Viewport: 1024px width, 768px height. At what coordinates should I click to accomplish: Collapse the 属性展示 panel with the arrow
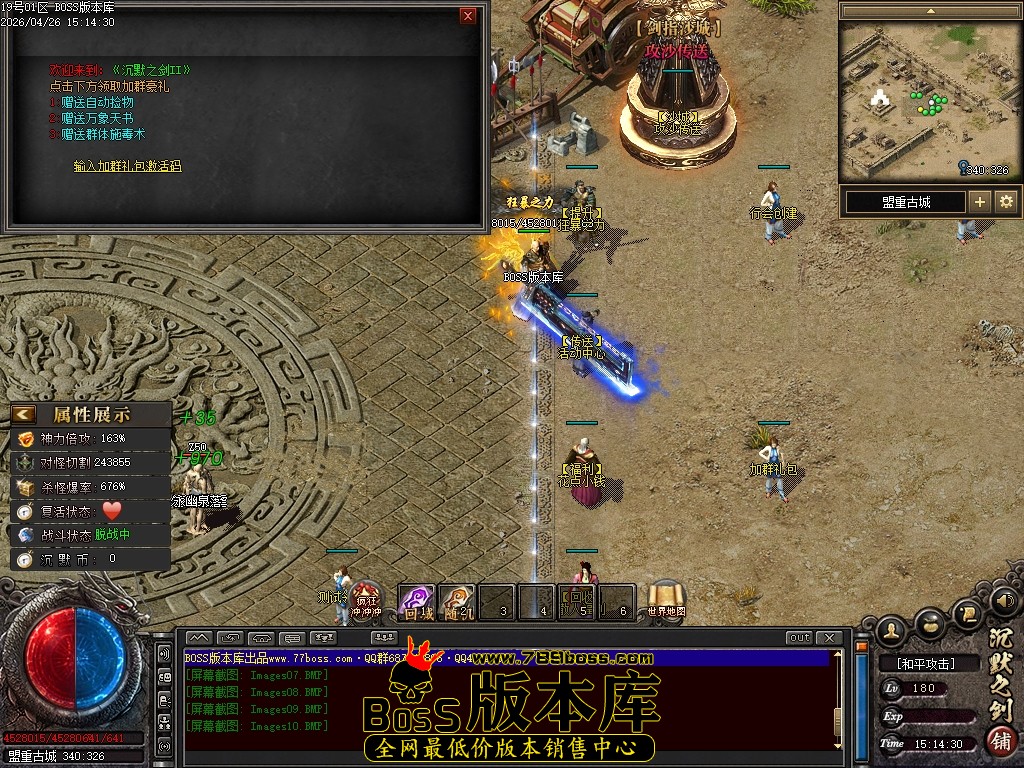click(x=24, y=414)
